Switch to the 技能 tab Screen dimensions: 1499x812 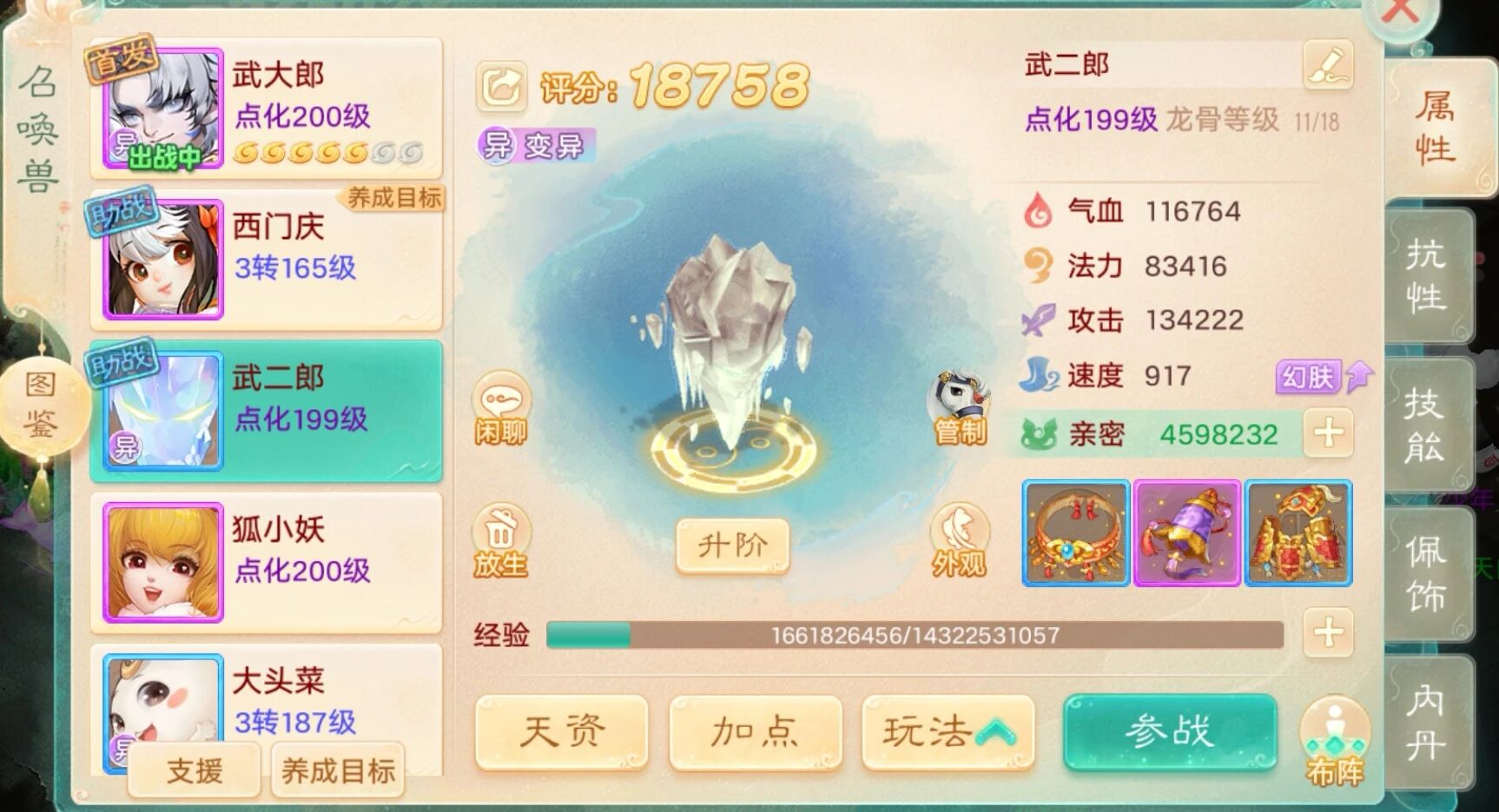(x=1426, y=426)
